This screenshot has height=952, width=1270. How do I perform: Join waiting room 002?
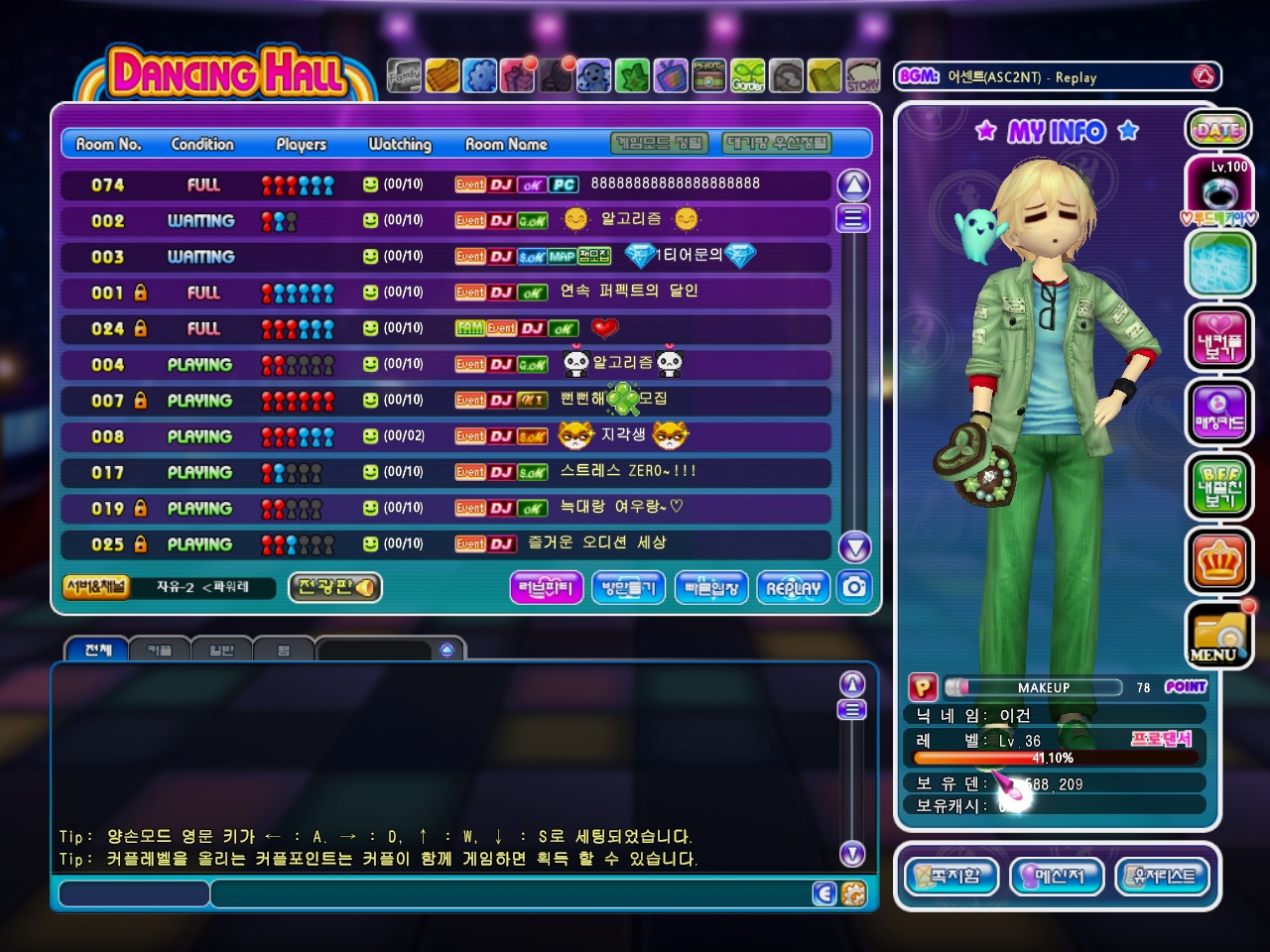(445, 220)
